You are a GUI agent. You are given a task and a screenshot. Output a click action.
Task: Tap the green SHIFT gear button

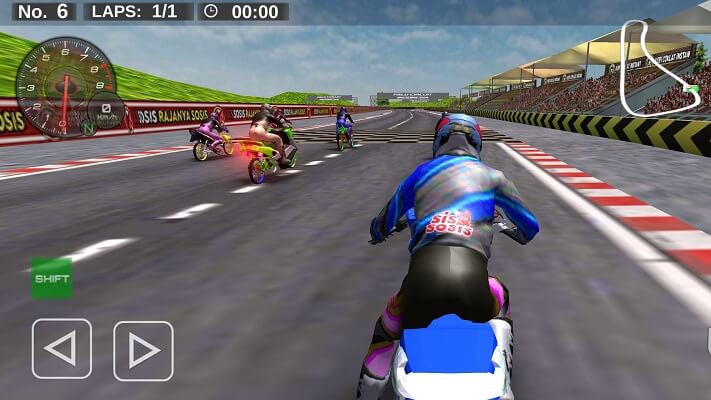(52, 278)
